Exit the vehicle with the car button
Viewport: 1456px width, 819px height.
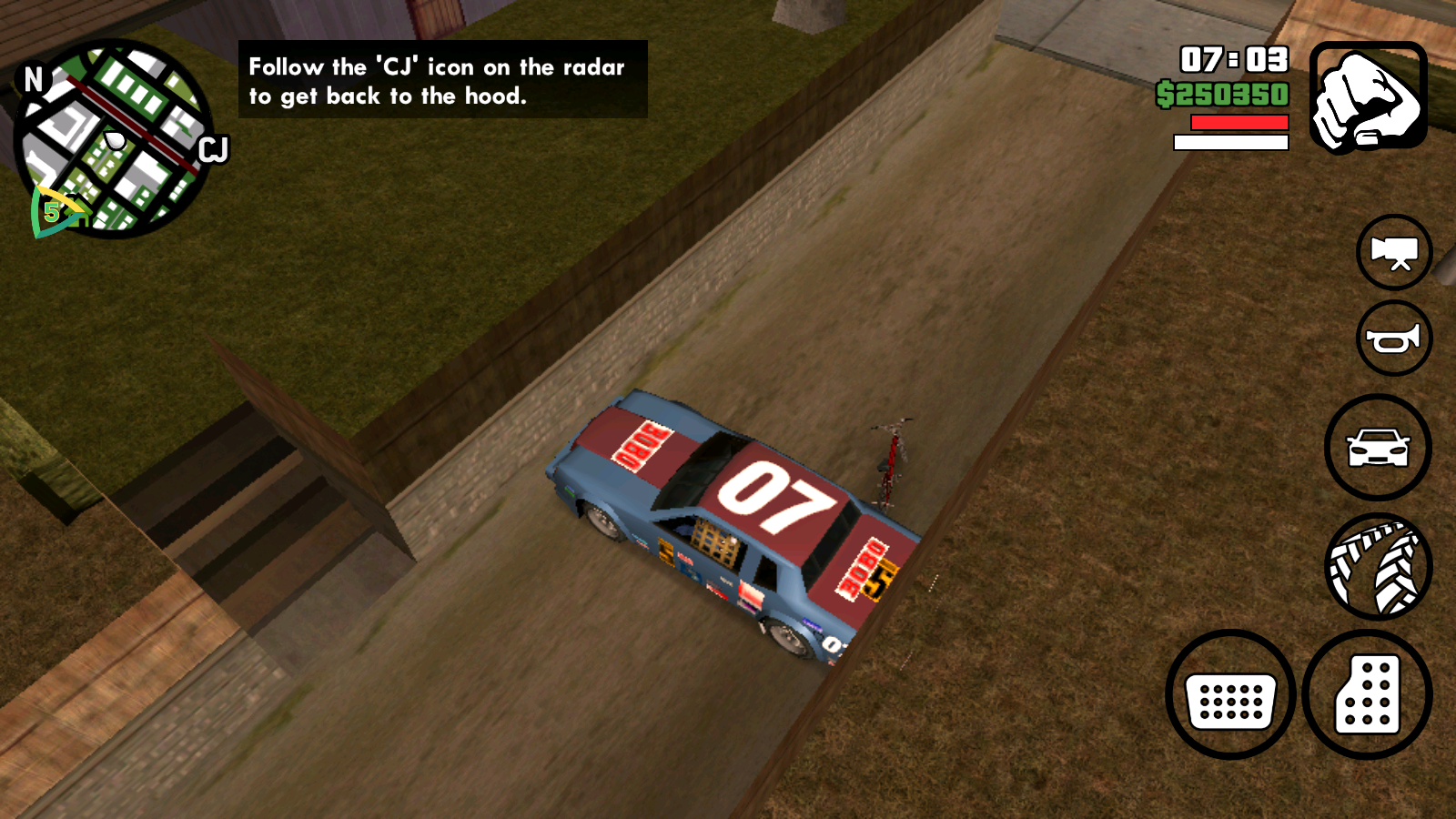tap(1377, 448)
